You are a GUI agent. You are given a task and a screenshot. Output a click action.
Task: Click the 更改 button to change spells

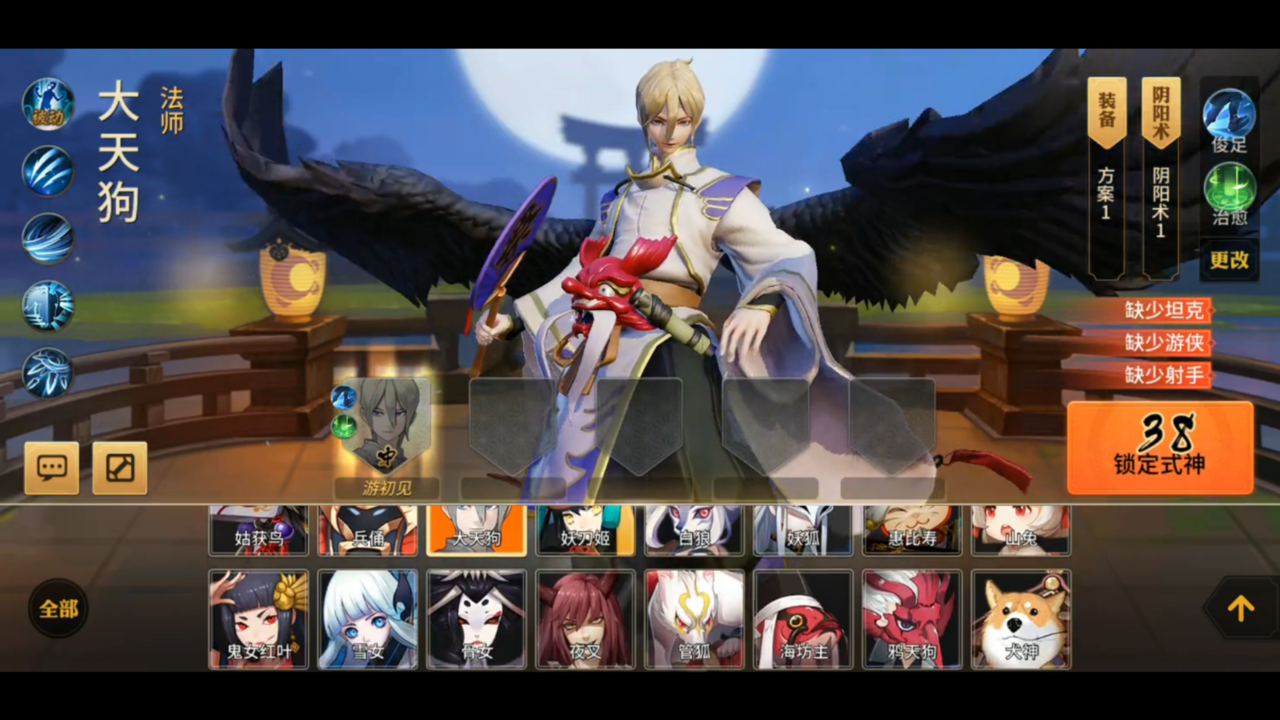1229,259
